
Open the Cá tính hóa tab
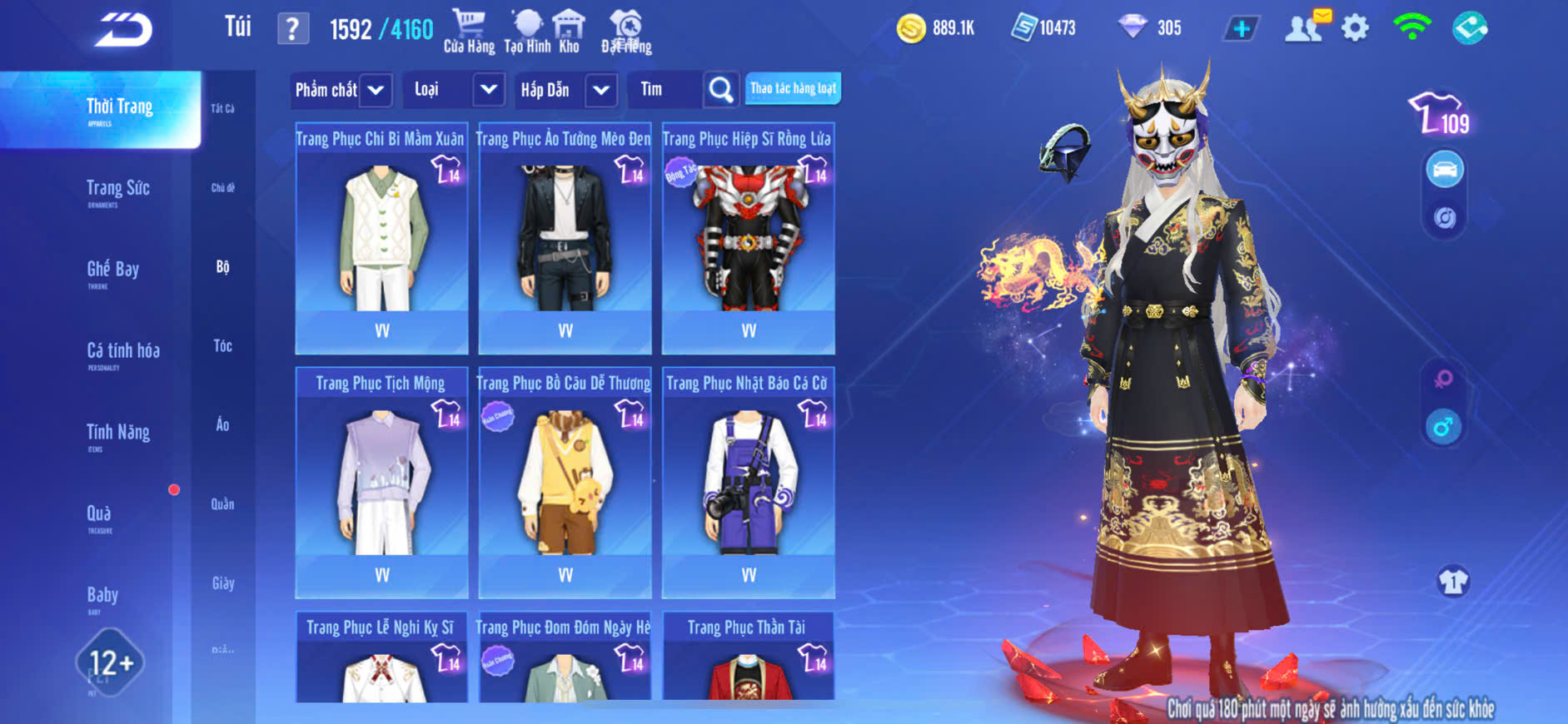(x=122, y=352)
